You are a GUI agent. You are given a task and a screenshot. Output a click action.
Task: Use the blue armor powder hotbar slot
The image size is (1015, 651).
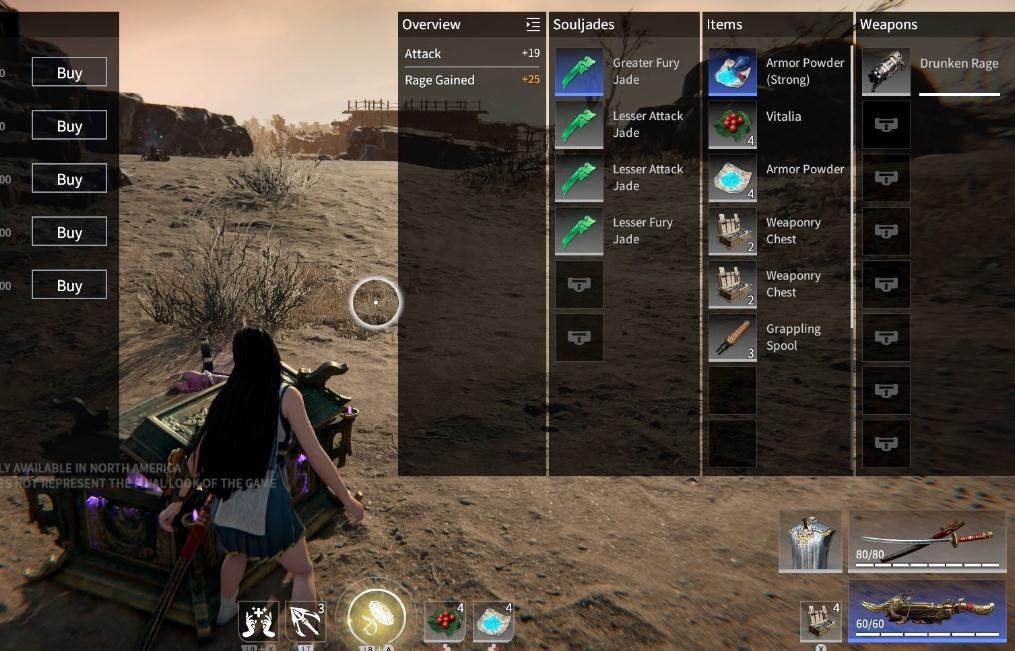493,621
